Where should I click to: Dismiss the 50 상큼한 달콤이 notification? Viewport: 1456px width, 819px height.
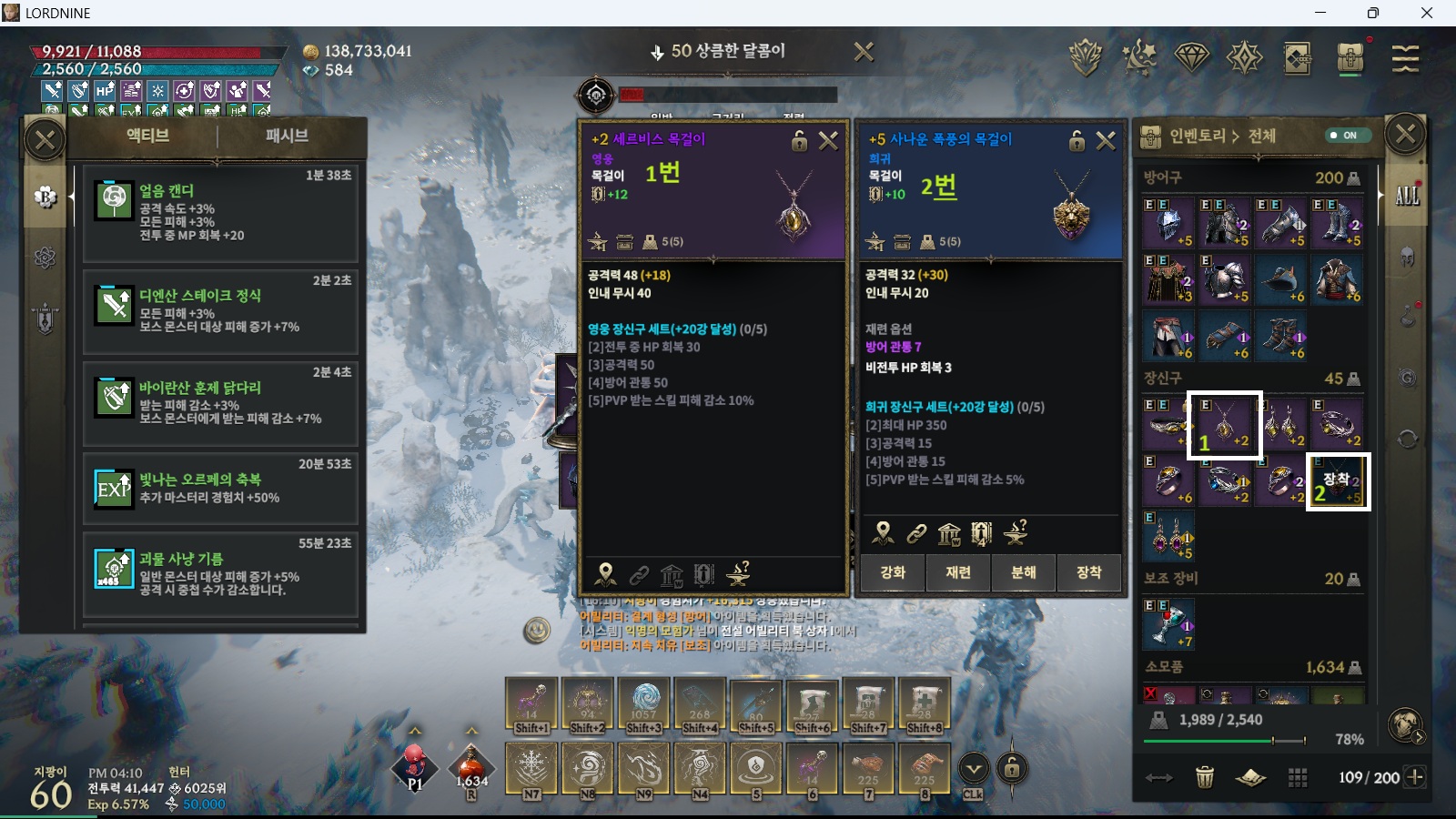pos(864,52)
